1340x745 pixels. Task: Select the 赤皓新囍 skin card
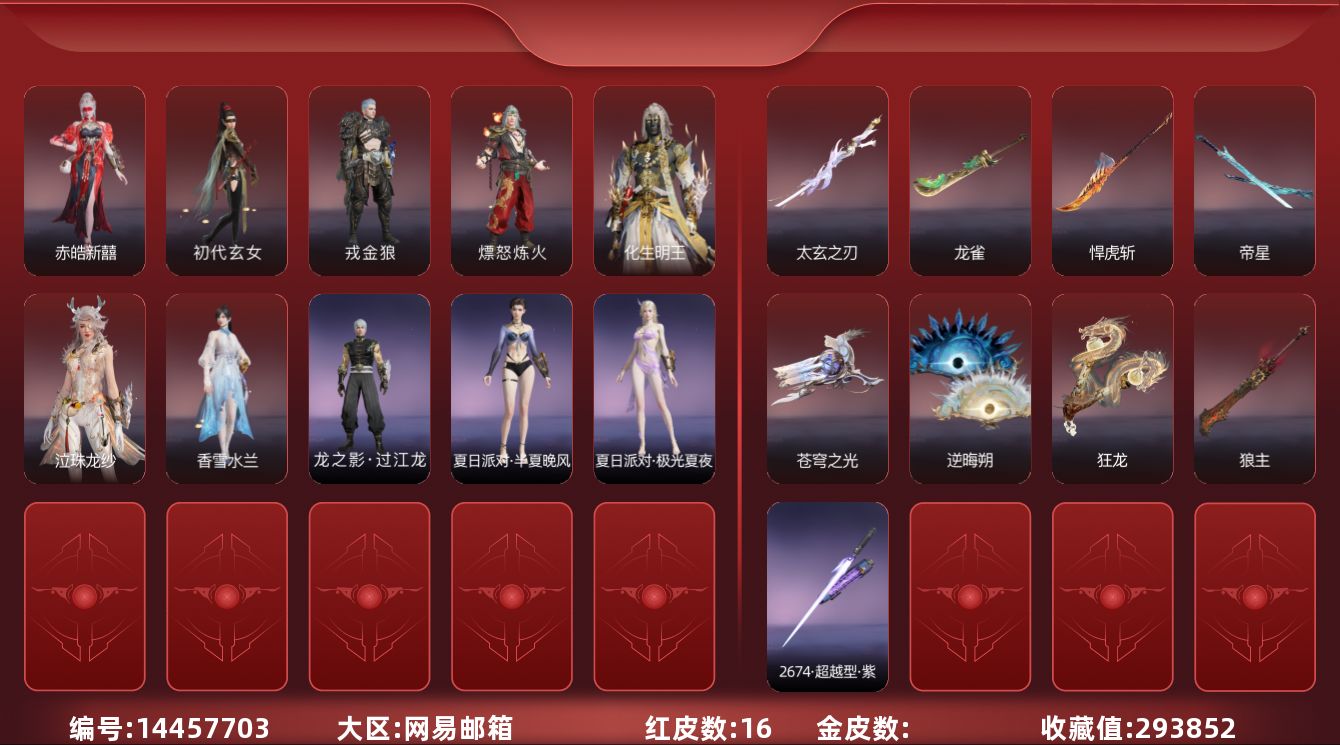(x=85, y=180)
